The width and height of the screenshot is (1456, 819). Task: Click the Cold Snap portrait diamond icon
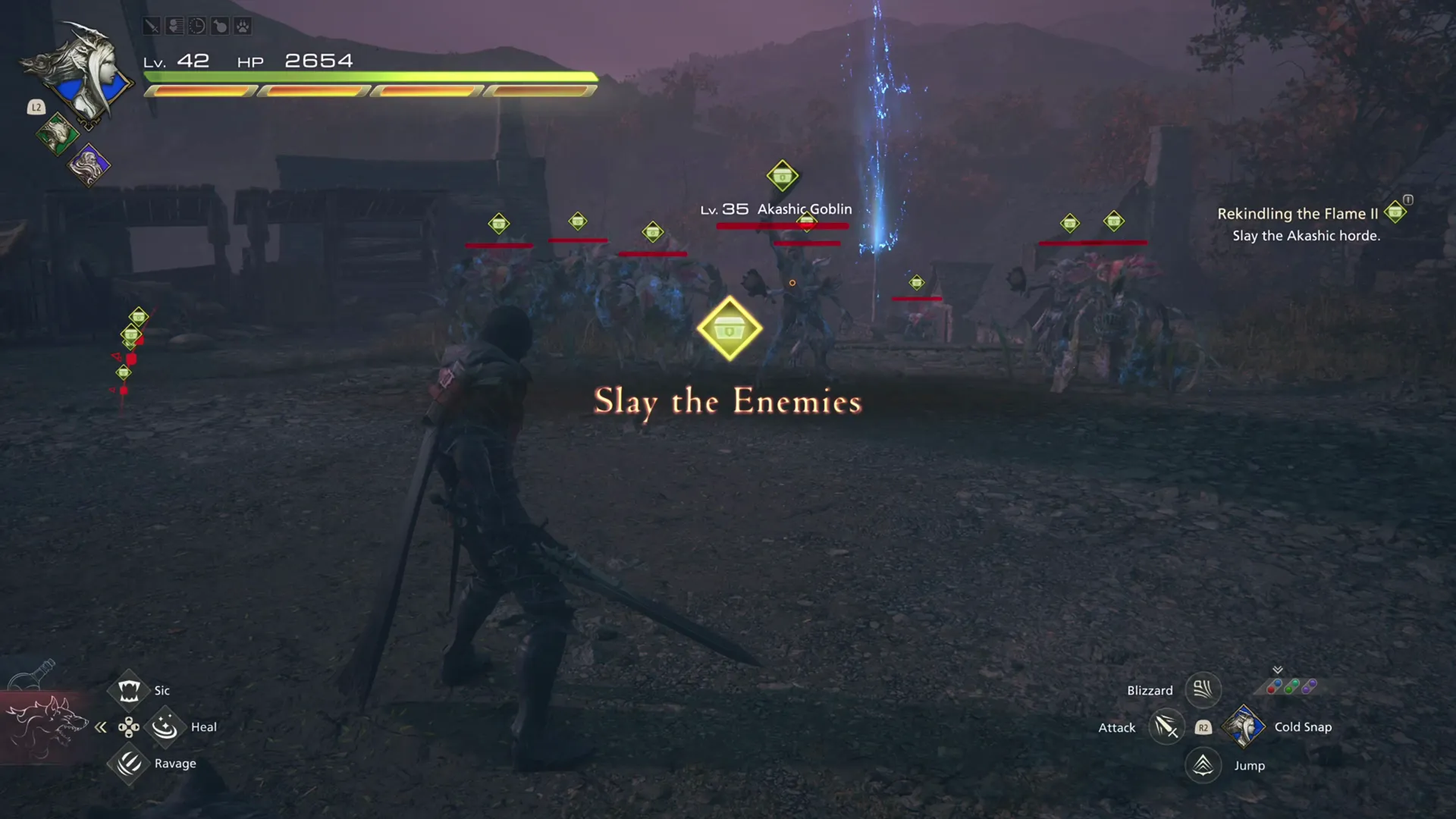click(x=1244, y=726)
